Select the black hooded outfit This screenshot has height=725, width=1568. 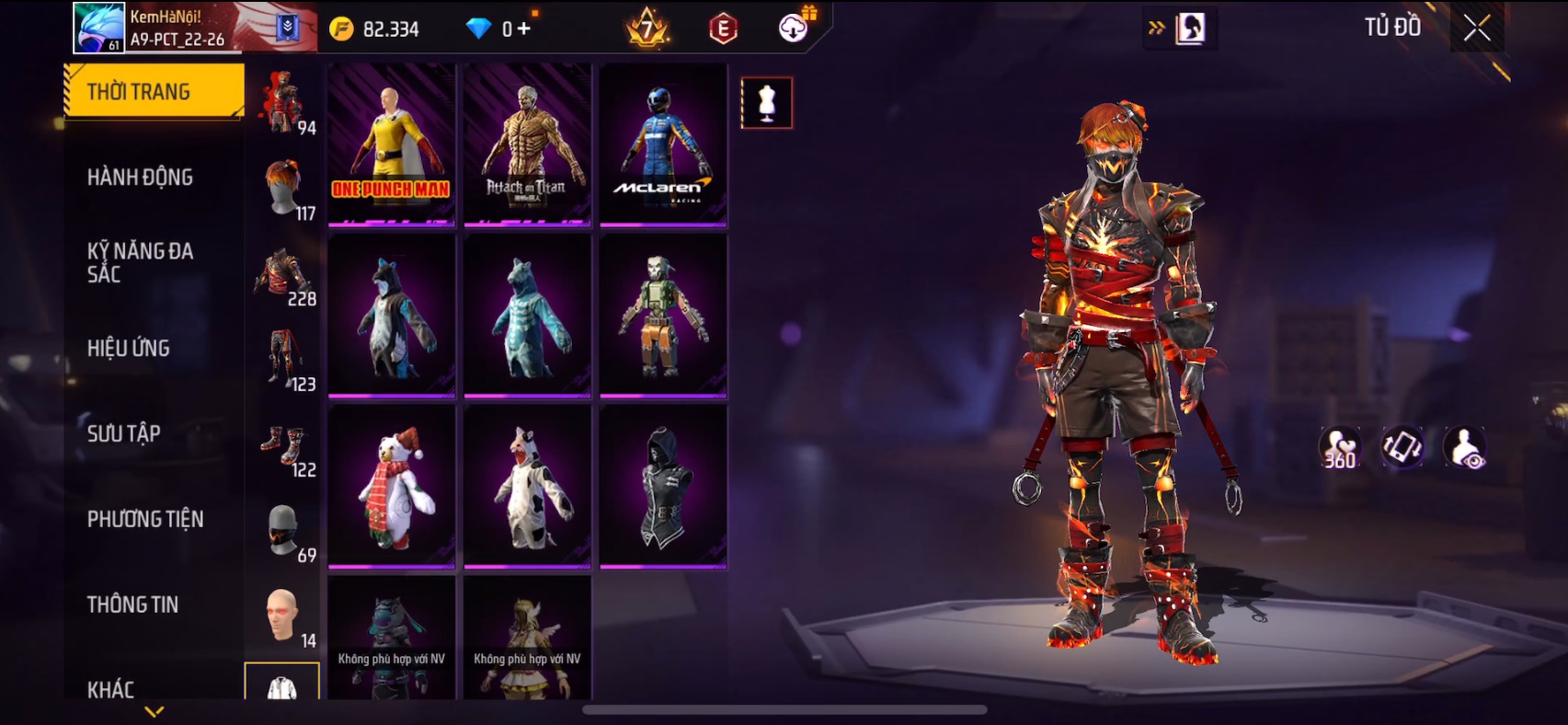pyautogui.click(x=663, y=487)
